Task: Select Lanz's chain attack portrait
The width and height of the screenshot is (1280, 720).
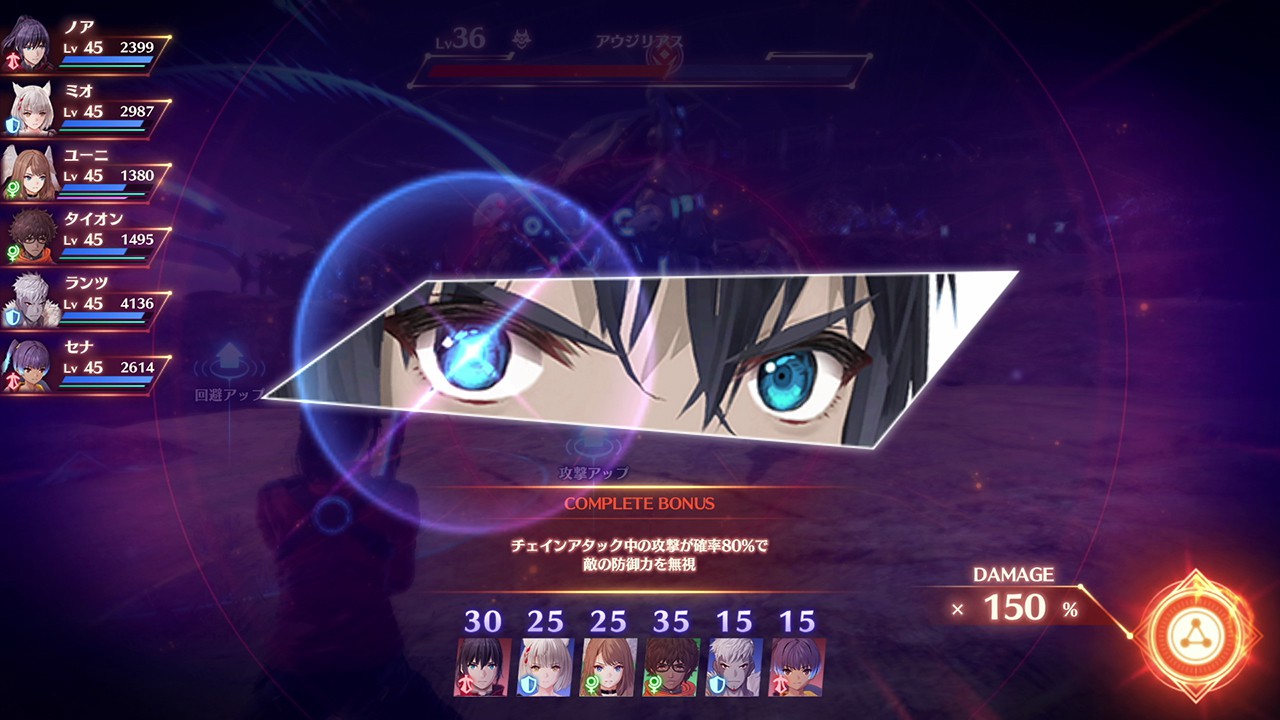Action: click(x=734, y=667)
